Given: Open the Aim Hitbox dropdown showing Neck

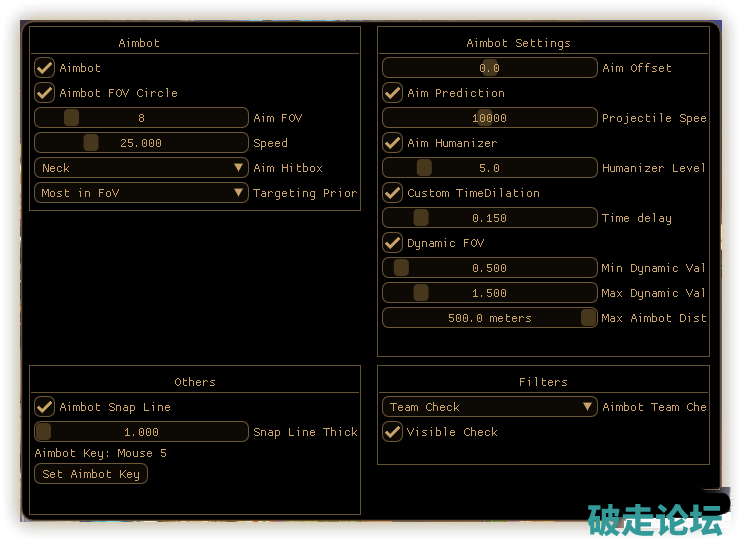Looking at the screenshot, I should [x=141, y=168].
